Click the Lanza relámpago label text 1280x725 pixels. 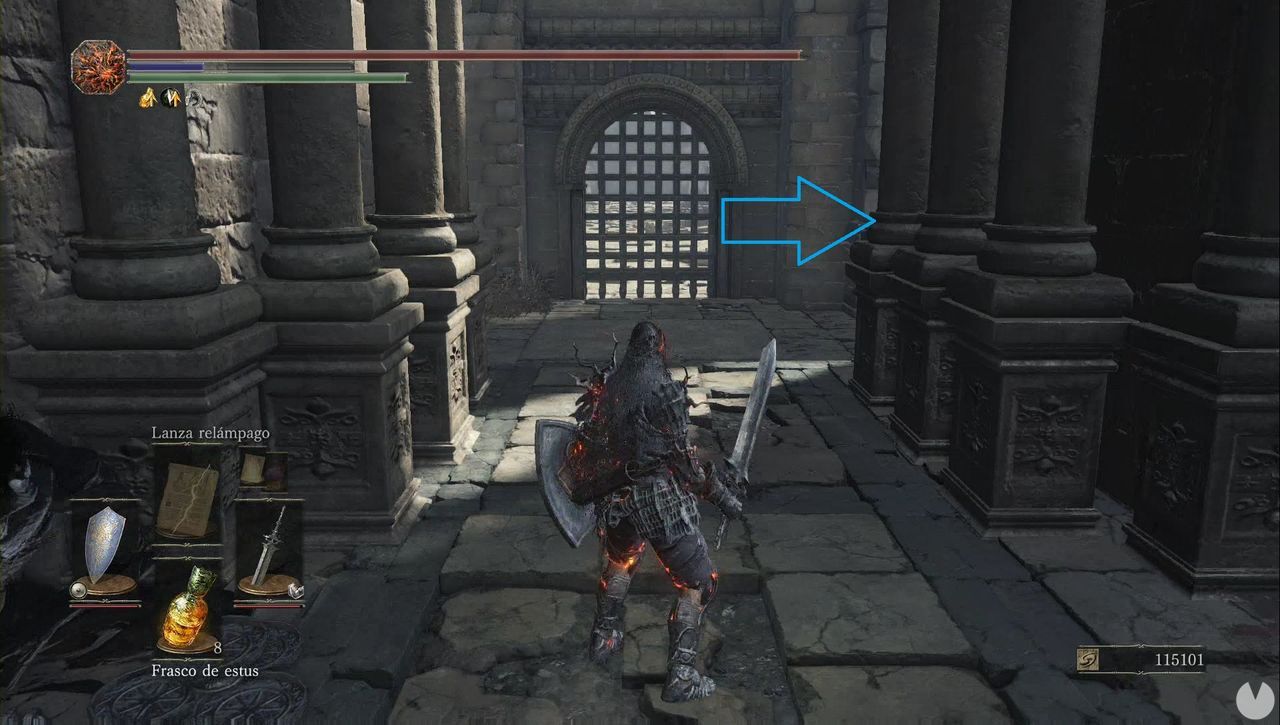coord(211,433)
